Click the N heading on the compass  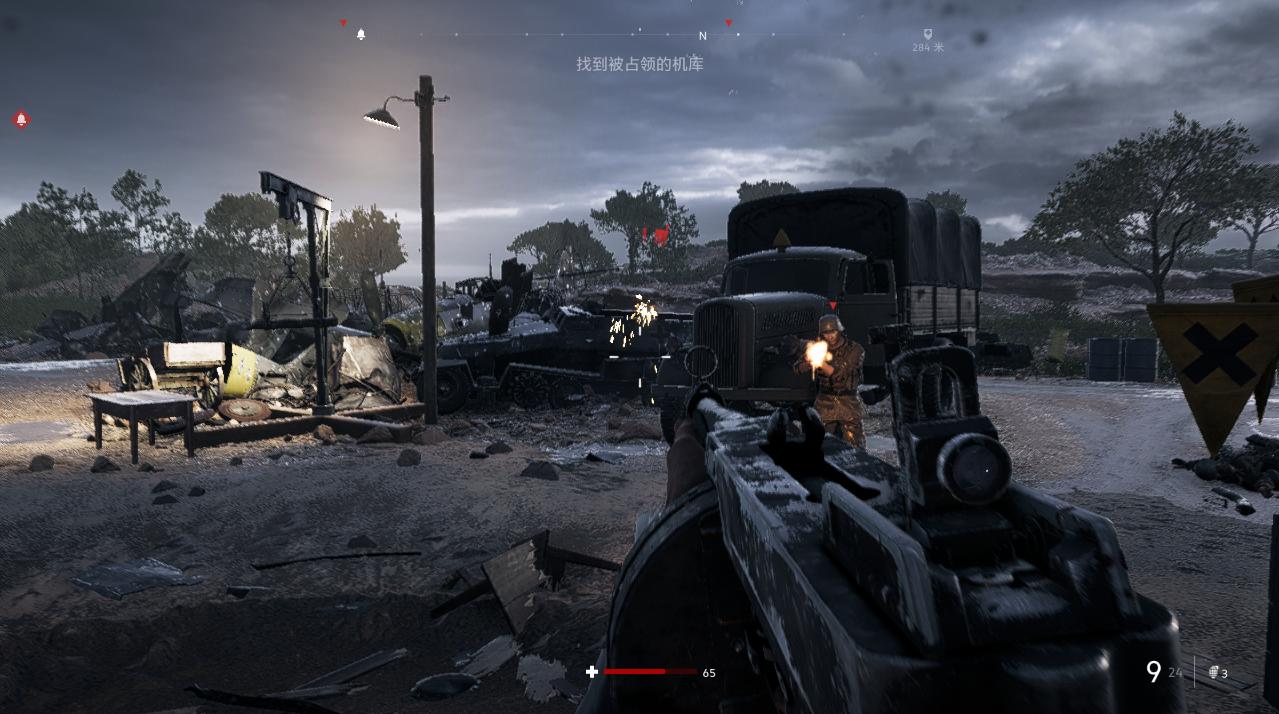[702, 36]
